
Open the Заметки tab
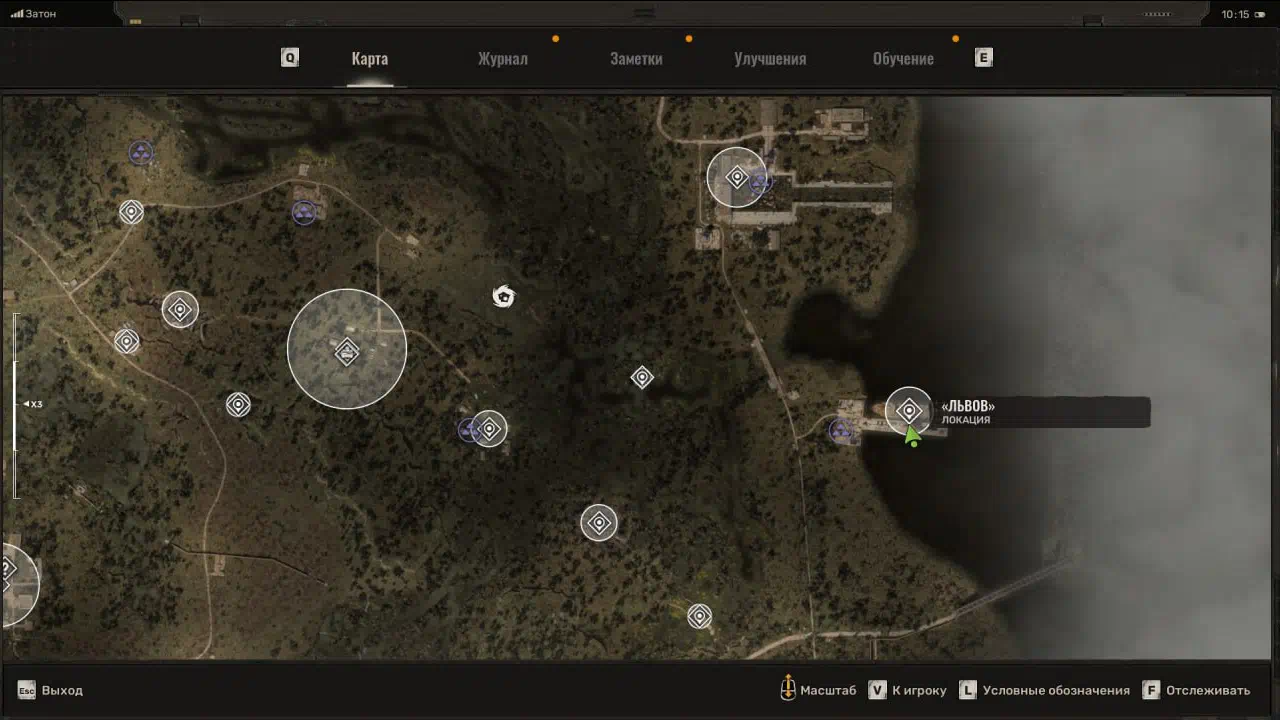[636, 59]
